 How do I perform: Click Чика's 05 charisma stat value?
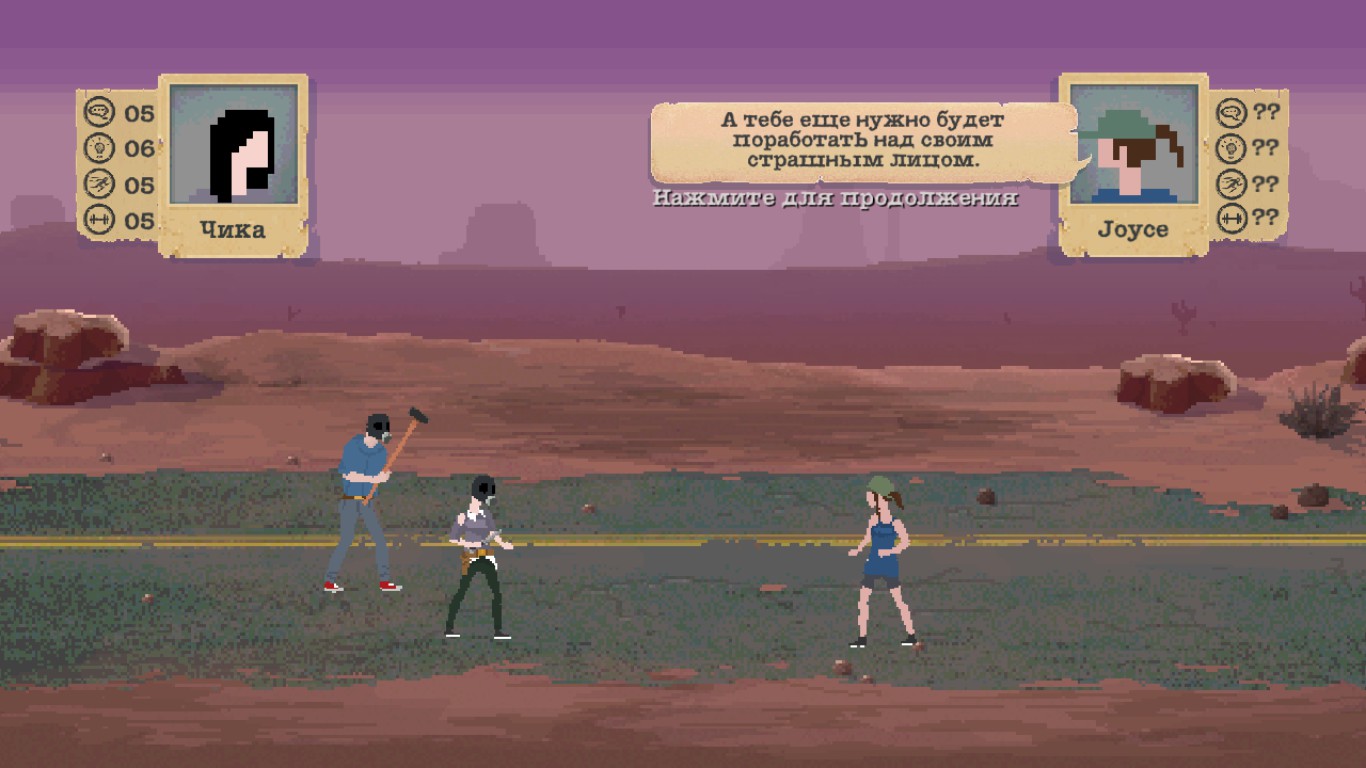pyautogui.click(x=138, y=113)
